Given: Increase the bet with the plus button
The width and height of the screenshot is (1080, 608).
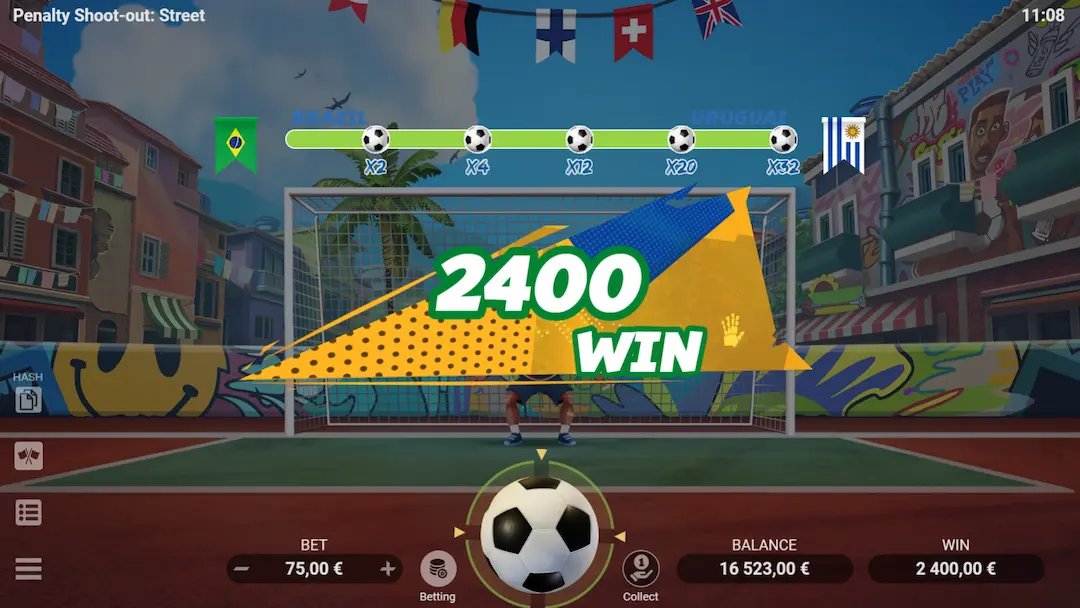Looking at the screenshot, I should pyautogui.click(x=388, y=569).
